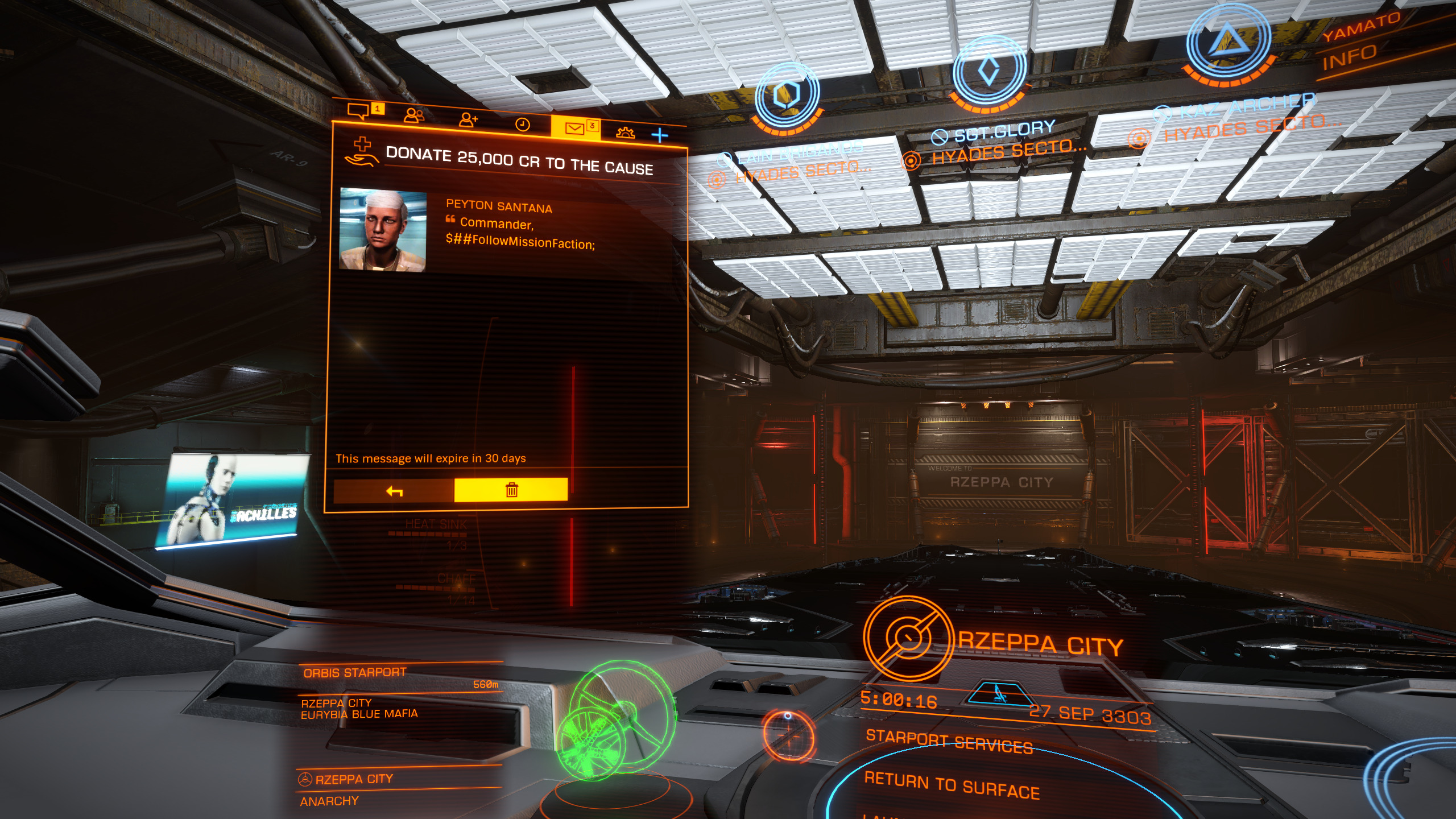The height and width of the screenshot is (819, 1456).
Task: Choose Return to Surface
Action: [952, 784]
